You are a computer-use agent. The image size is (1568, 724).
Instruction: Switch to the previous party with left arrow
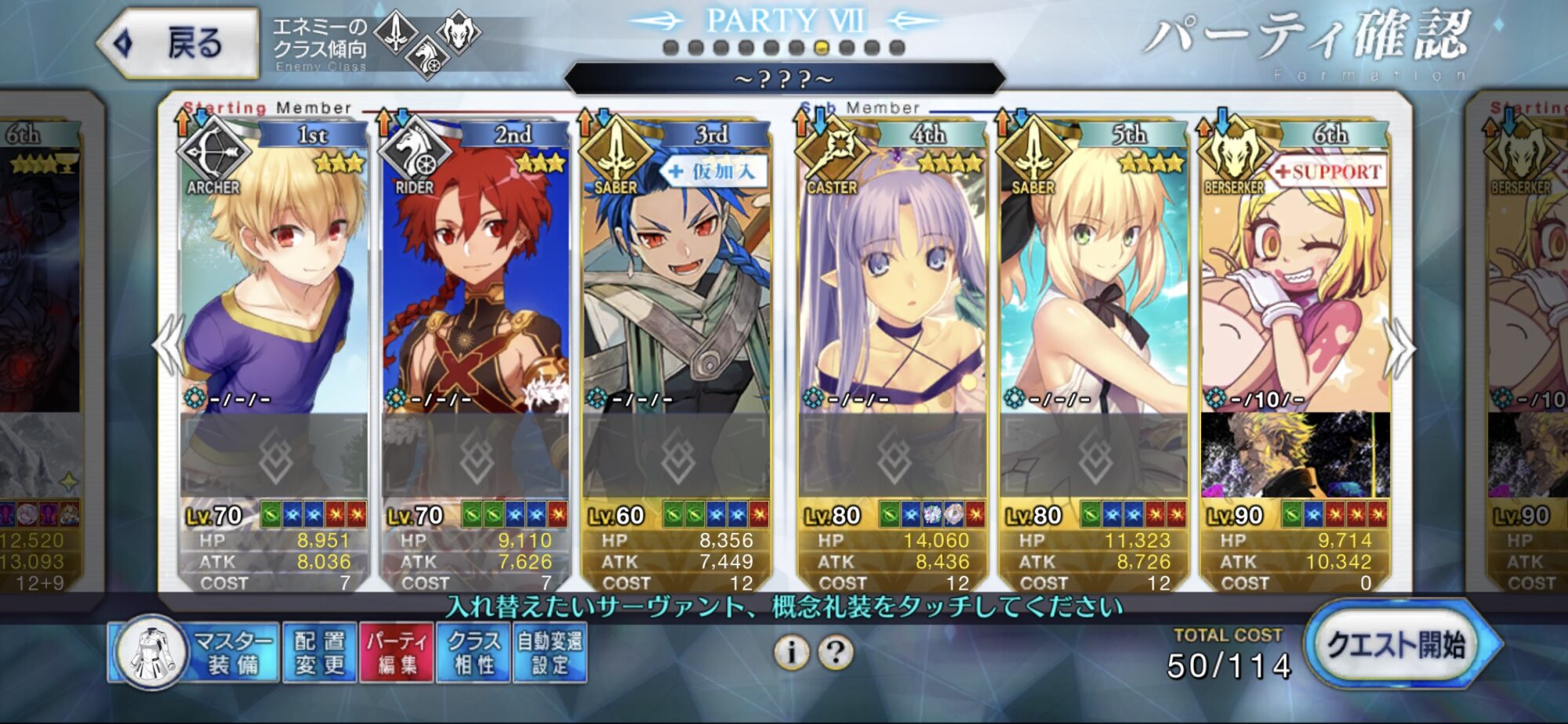tap(169, 345)
